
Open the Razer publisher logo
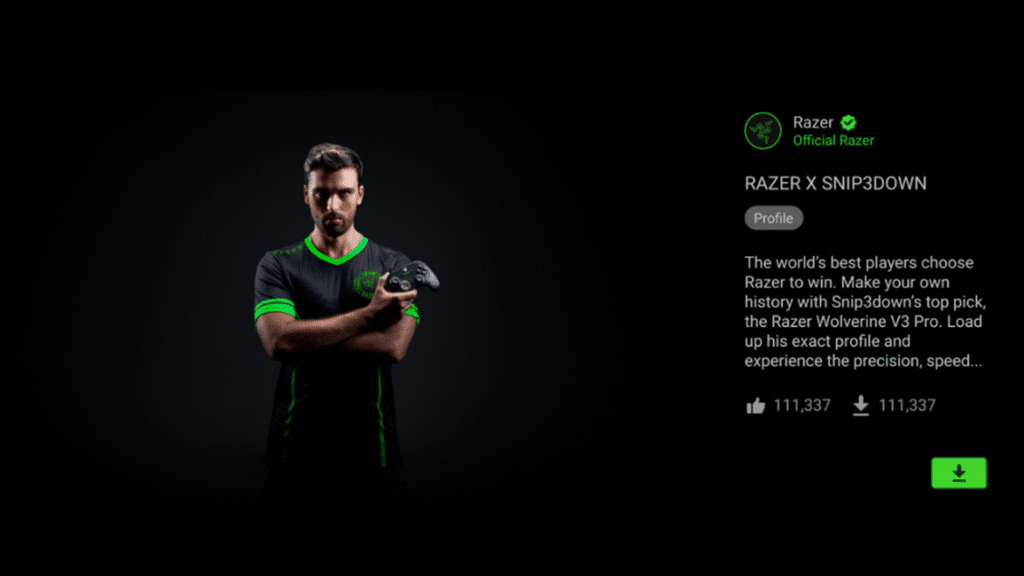click(x=763, y=131)
